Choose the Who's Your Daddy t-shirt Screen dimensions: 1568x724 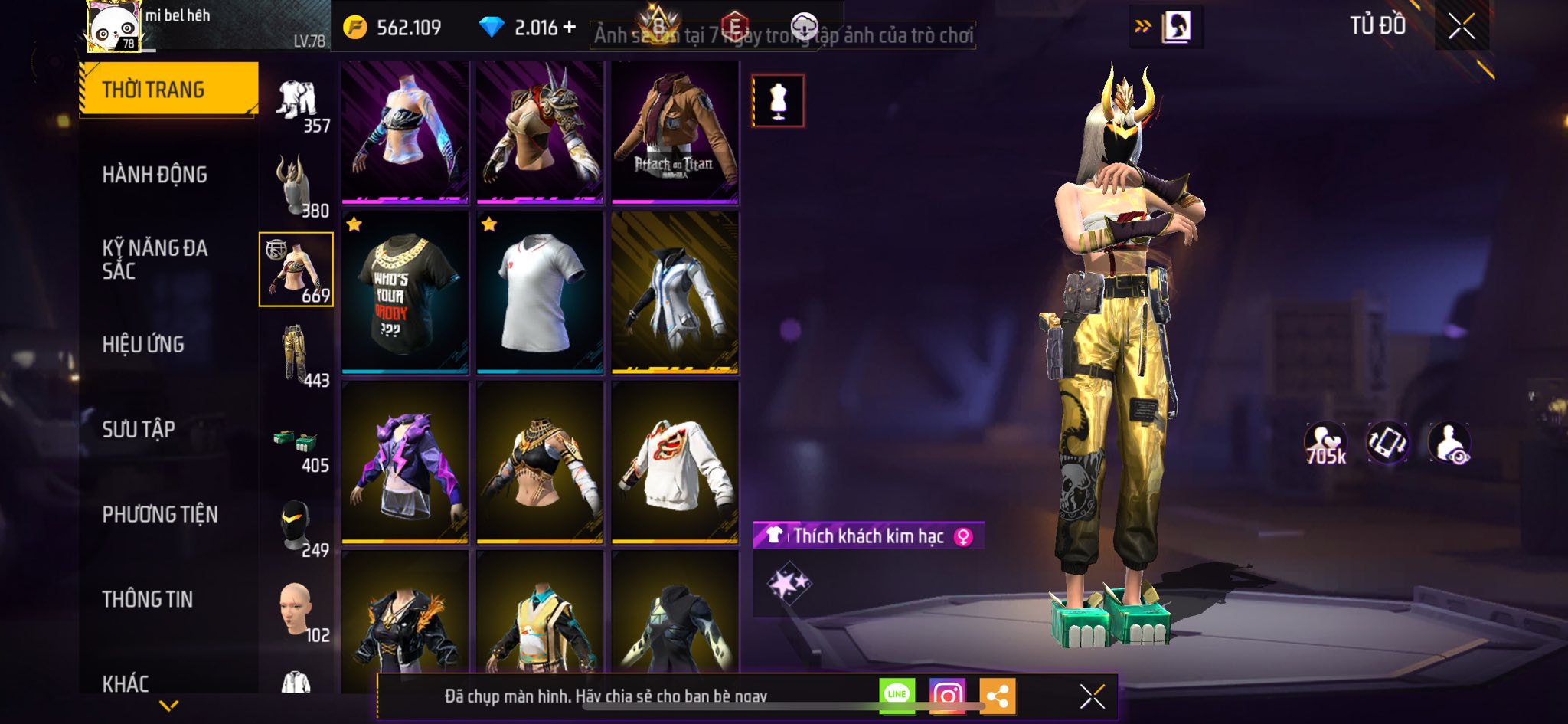pyautogui.click(x=404, y=293)
